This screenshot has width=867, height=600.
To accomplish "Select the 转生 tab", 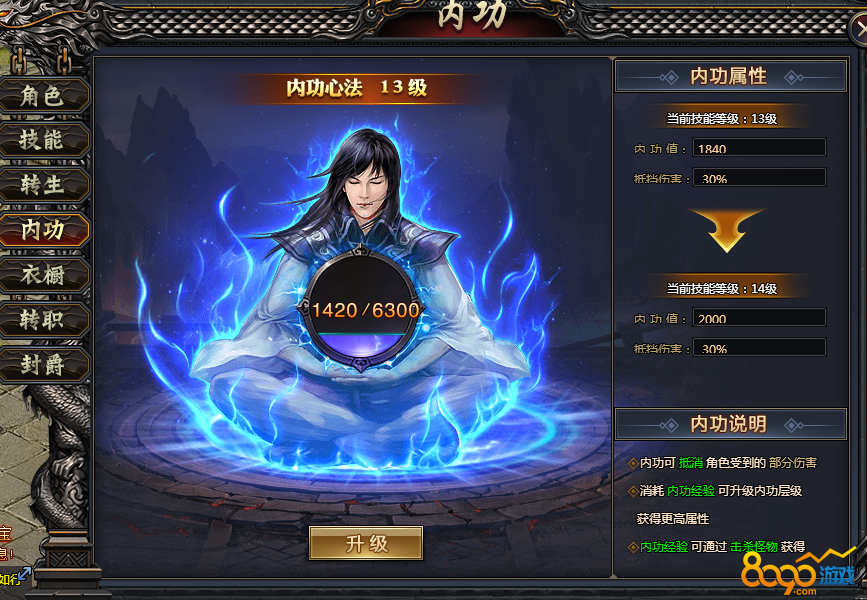I will [43, 185].
